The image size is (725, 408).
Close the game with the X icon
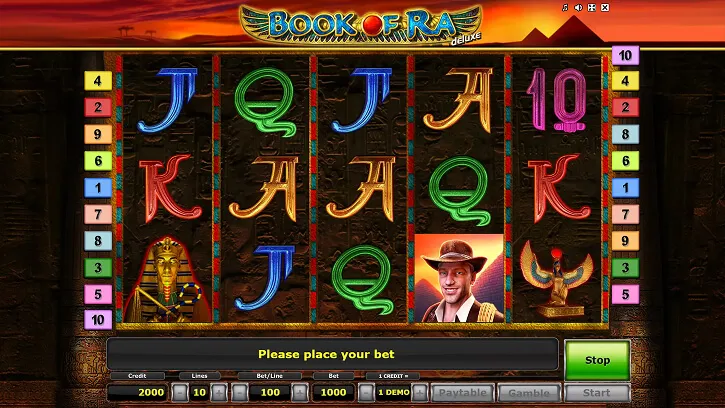[x=603, y=8]
